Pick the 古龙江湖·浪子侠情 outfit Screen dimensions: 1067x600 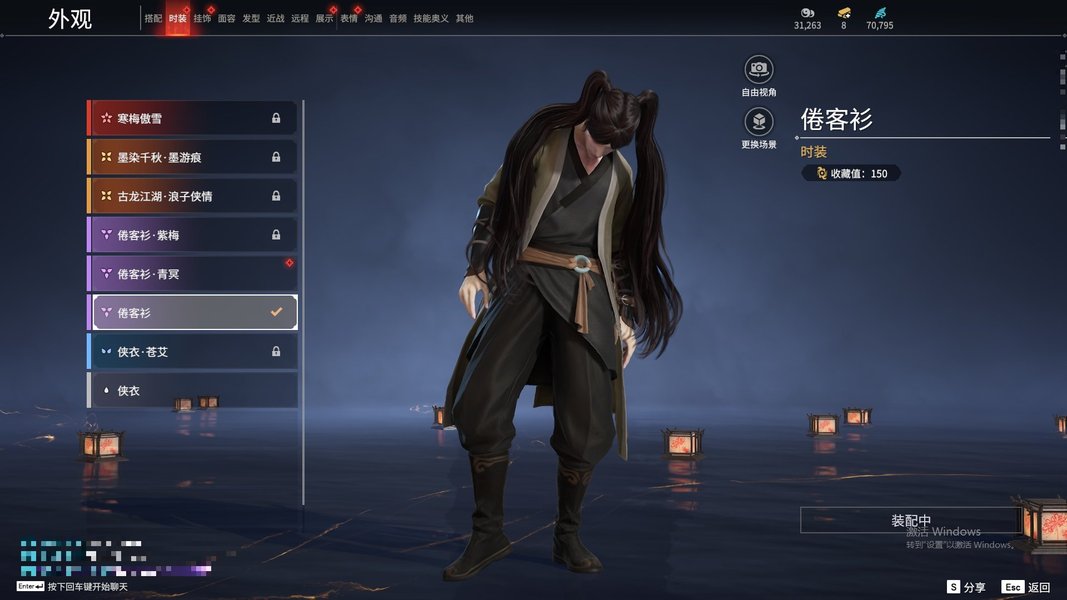[x=192, y=197]
